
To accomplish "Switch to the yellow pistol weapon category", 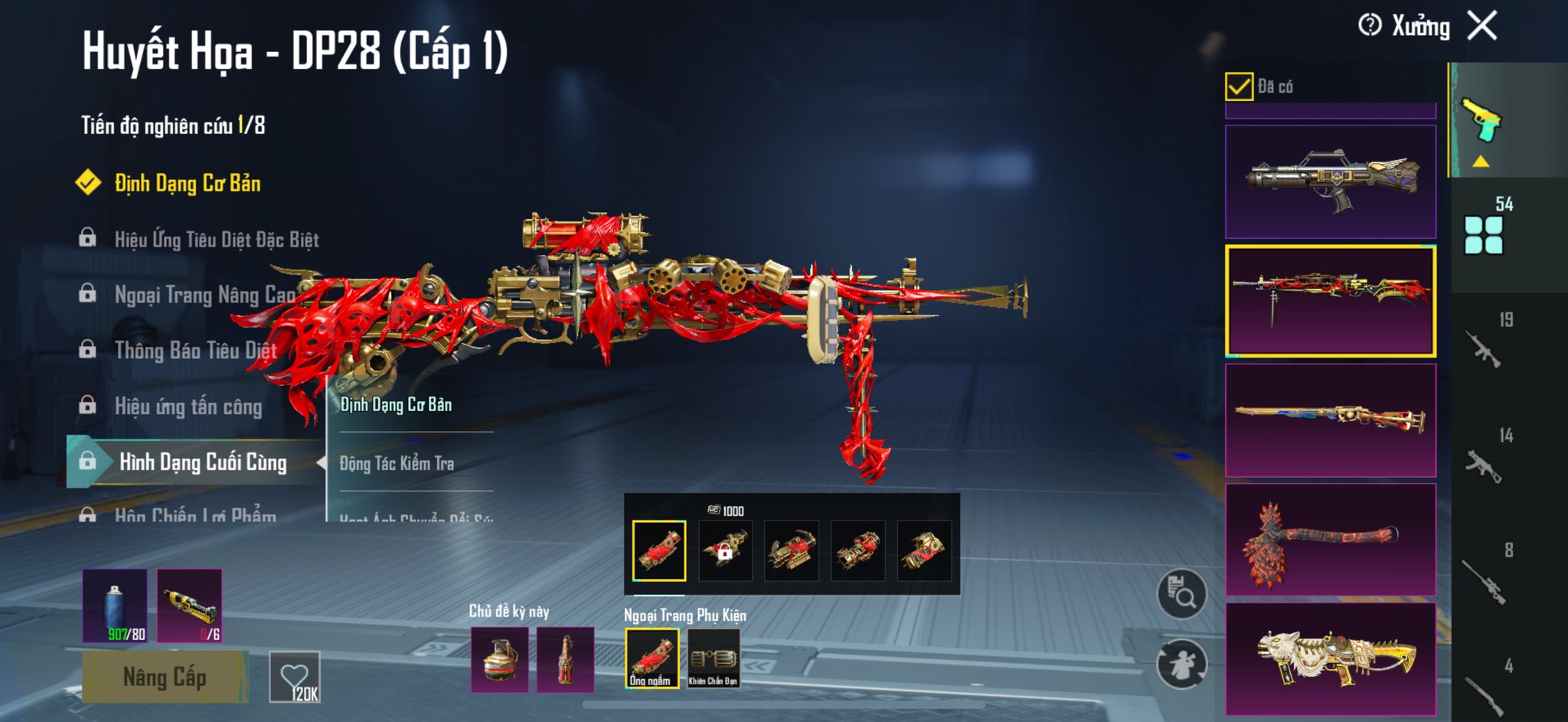I will (x=1481, y=121).
